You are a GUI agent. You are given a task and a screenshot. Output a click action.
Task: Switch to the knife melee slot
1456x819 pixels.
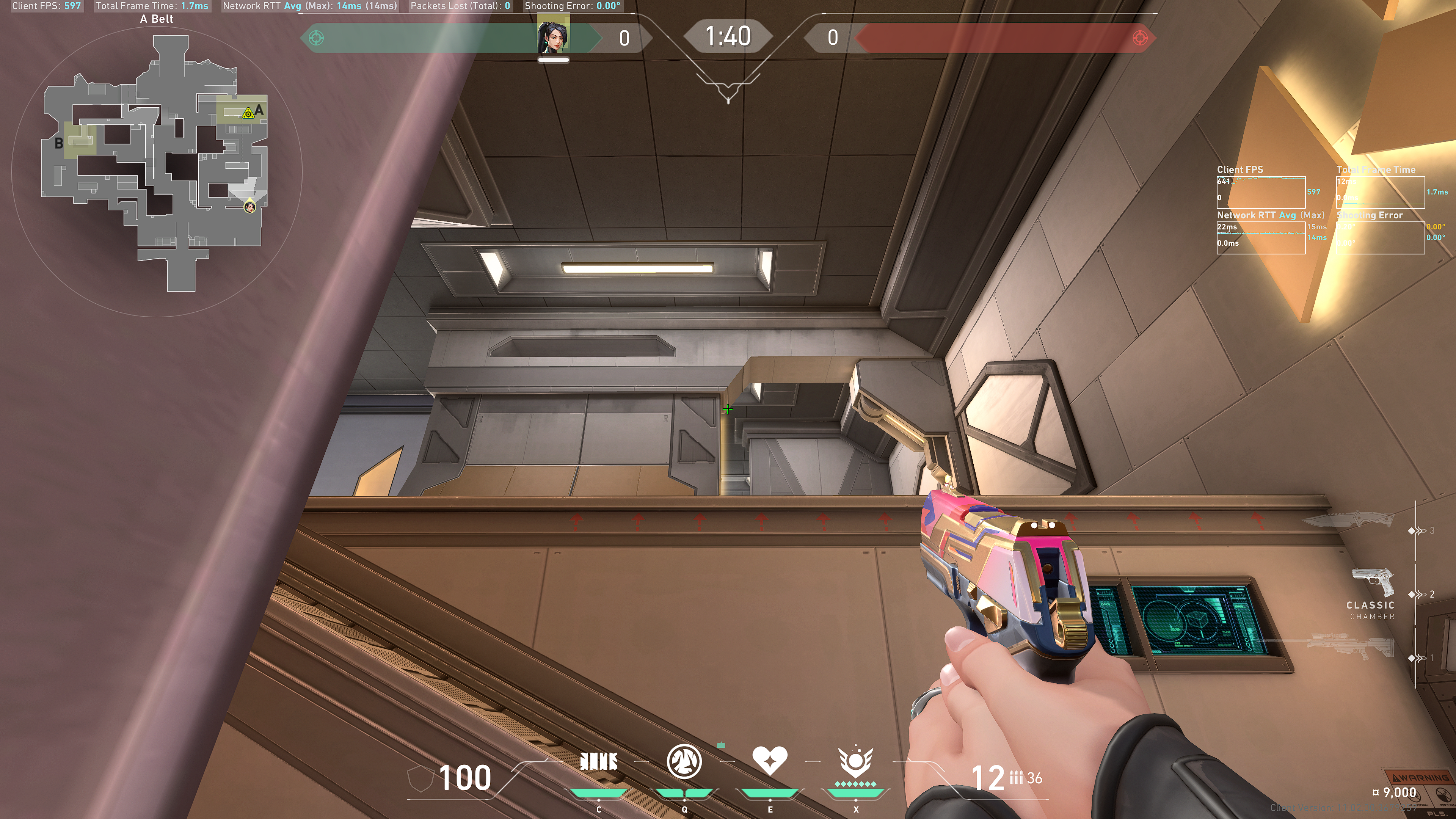[1348, 519]
